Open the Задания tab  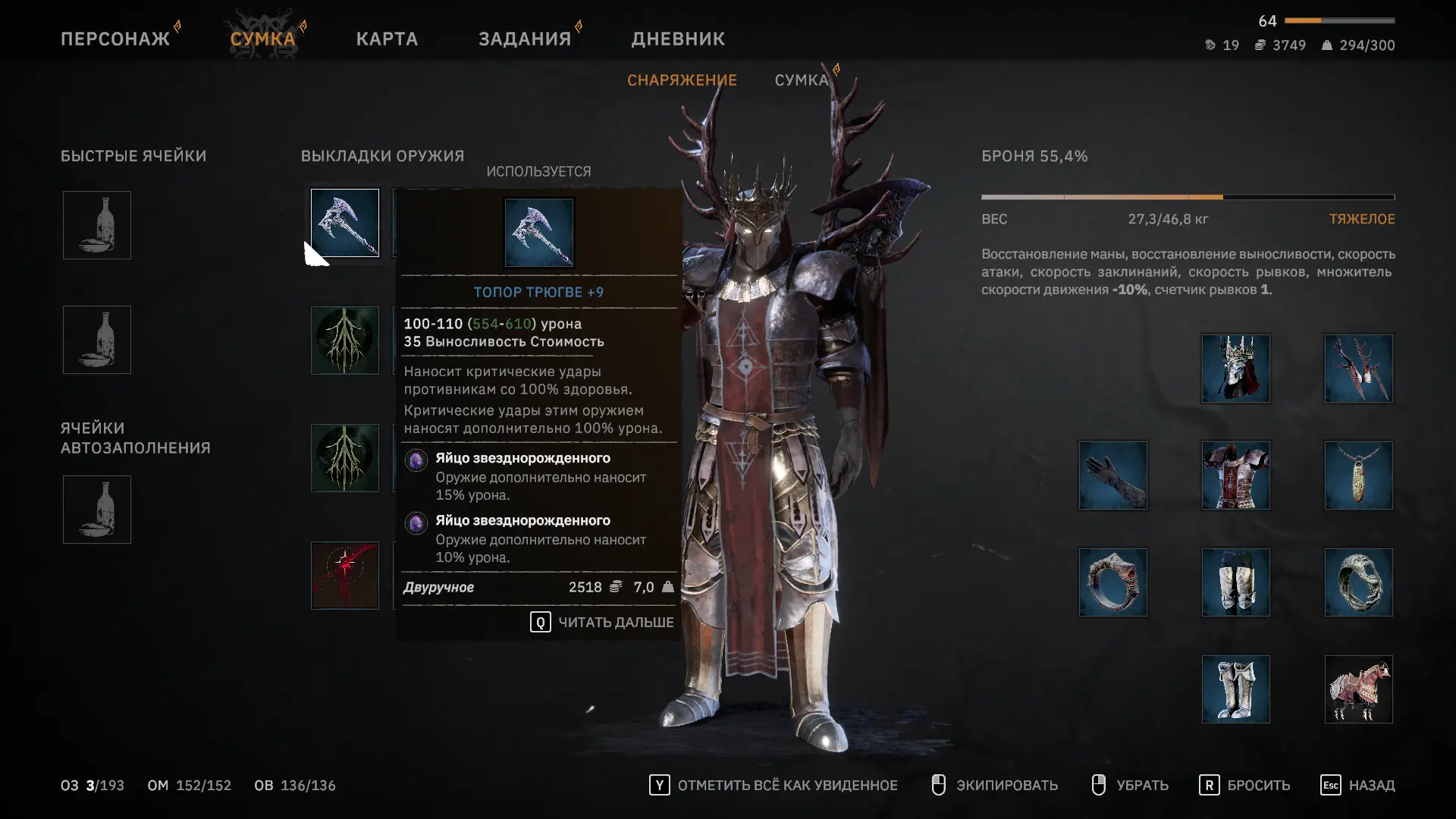coord(525,39)
